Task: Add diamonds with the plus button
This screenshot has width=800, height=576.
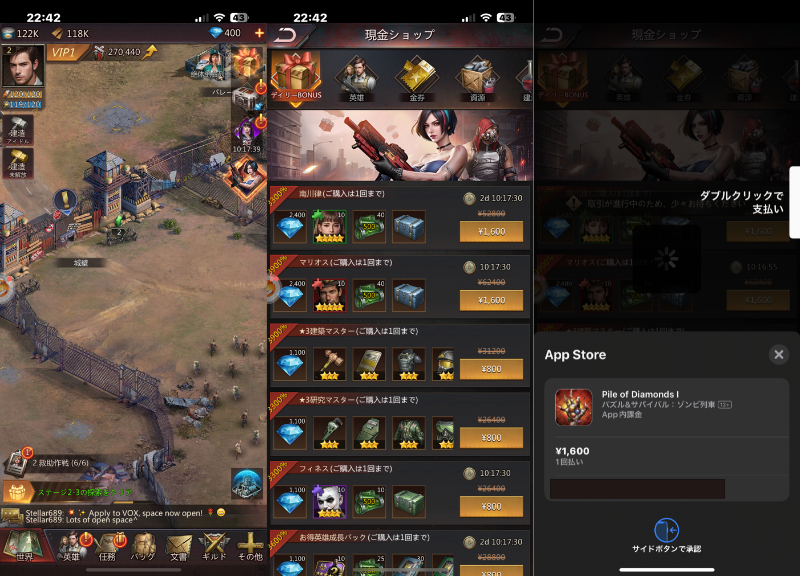Action: click(x=259, y=33)
